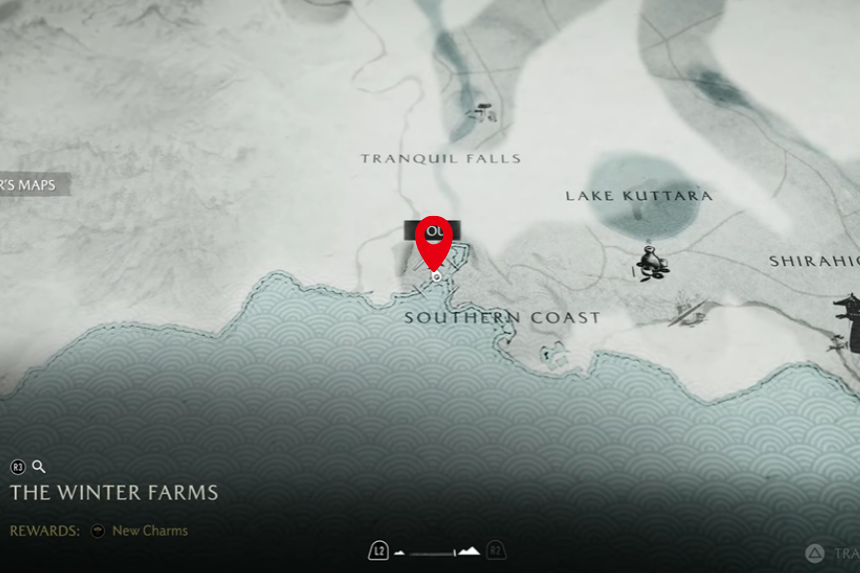Open the maps tab on the left edge
The image size is (860, 573).
pos(34,185)
